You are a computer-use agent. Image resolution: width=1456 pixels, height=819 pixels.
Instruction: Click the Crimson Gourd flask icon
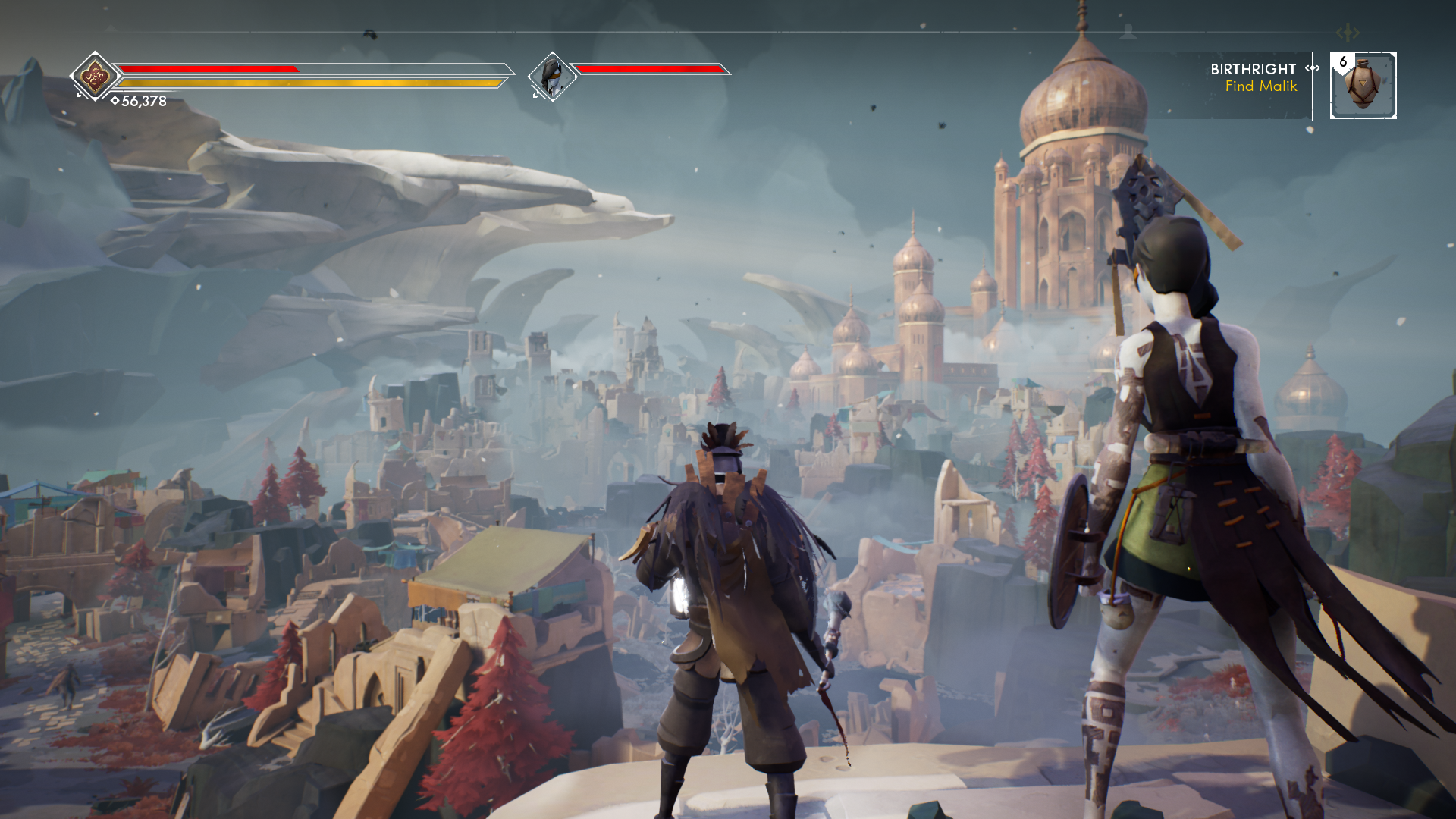tap(1361, 86)
